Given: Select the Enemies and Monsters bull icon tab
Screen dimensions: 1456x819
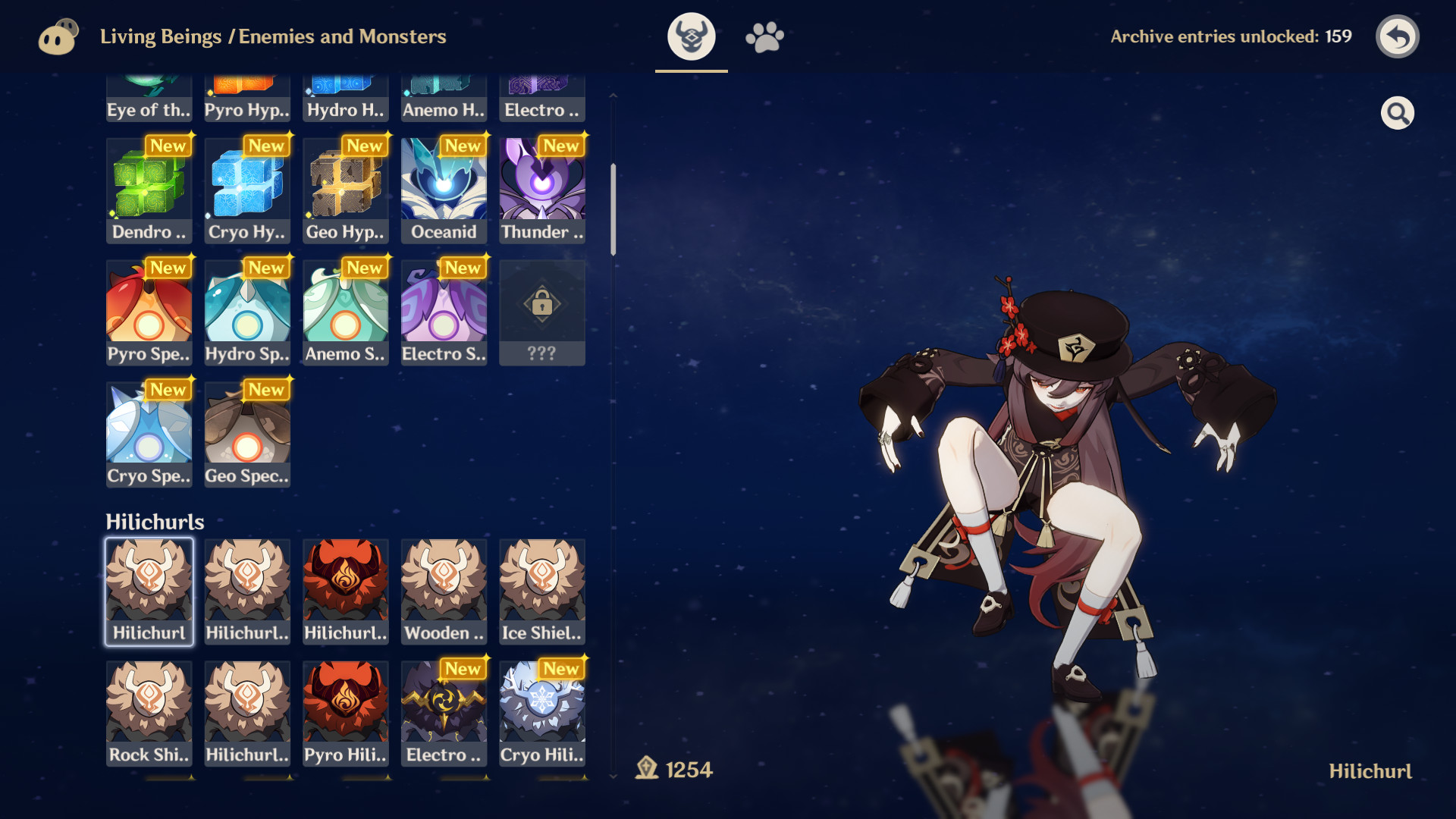Looking at the screenshot, I should click(x=691, y=36).
